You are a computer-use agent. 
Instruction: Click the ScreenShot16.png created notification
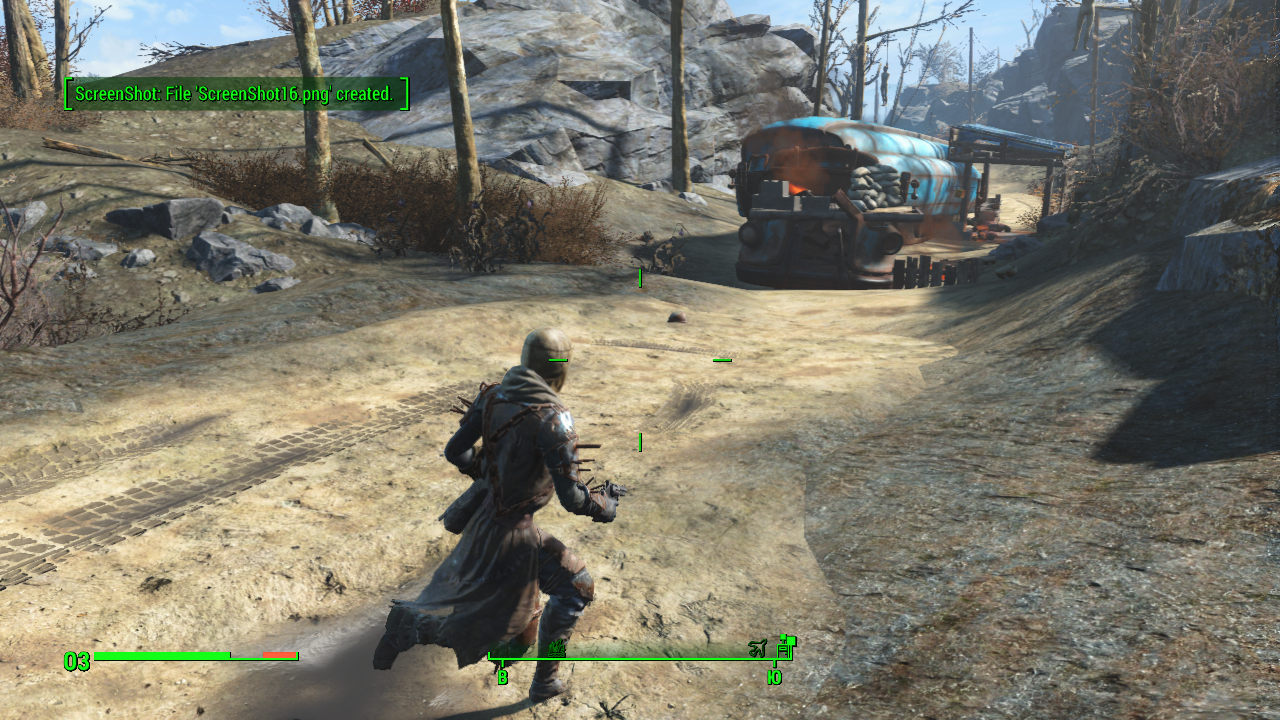237,94
